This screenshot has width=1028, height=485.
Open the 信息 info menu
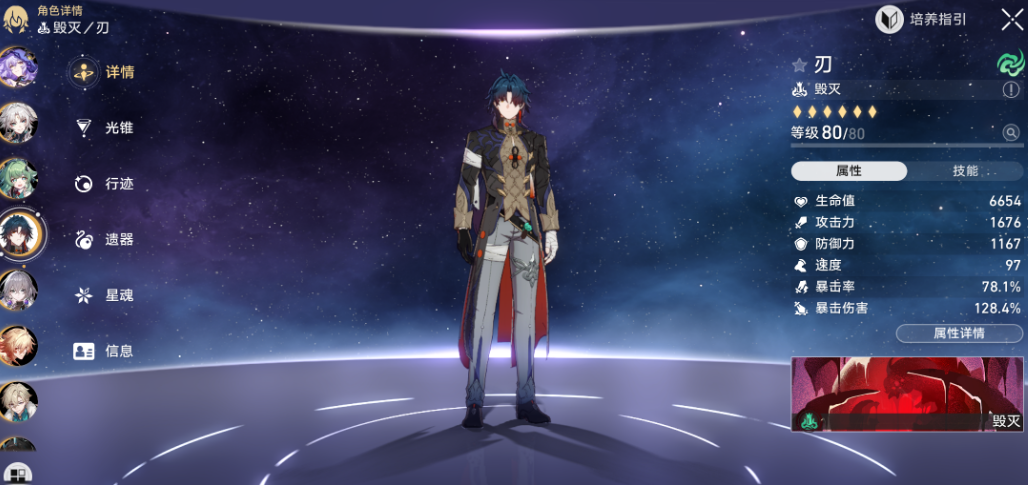pyautogui.click(x=103, y=351)
